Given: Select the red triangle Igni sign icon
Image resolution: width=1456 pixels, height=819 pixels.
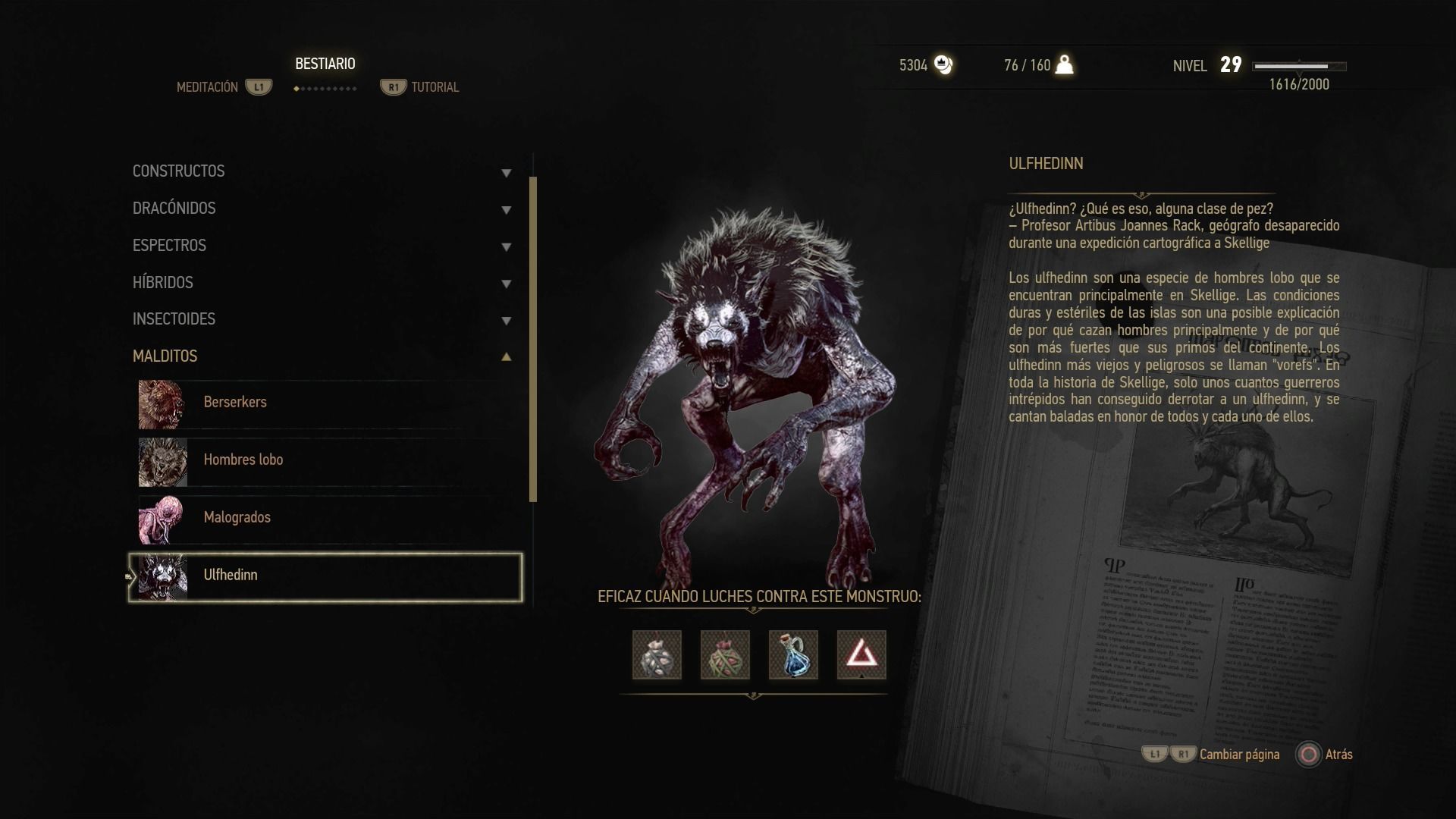Looking at the screenshot, I should click(861, 655).
